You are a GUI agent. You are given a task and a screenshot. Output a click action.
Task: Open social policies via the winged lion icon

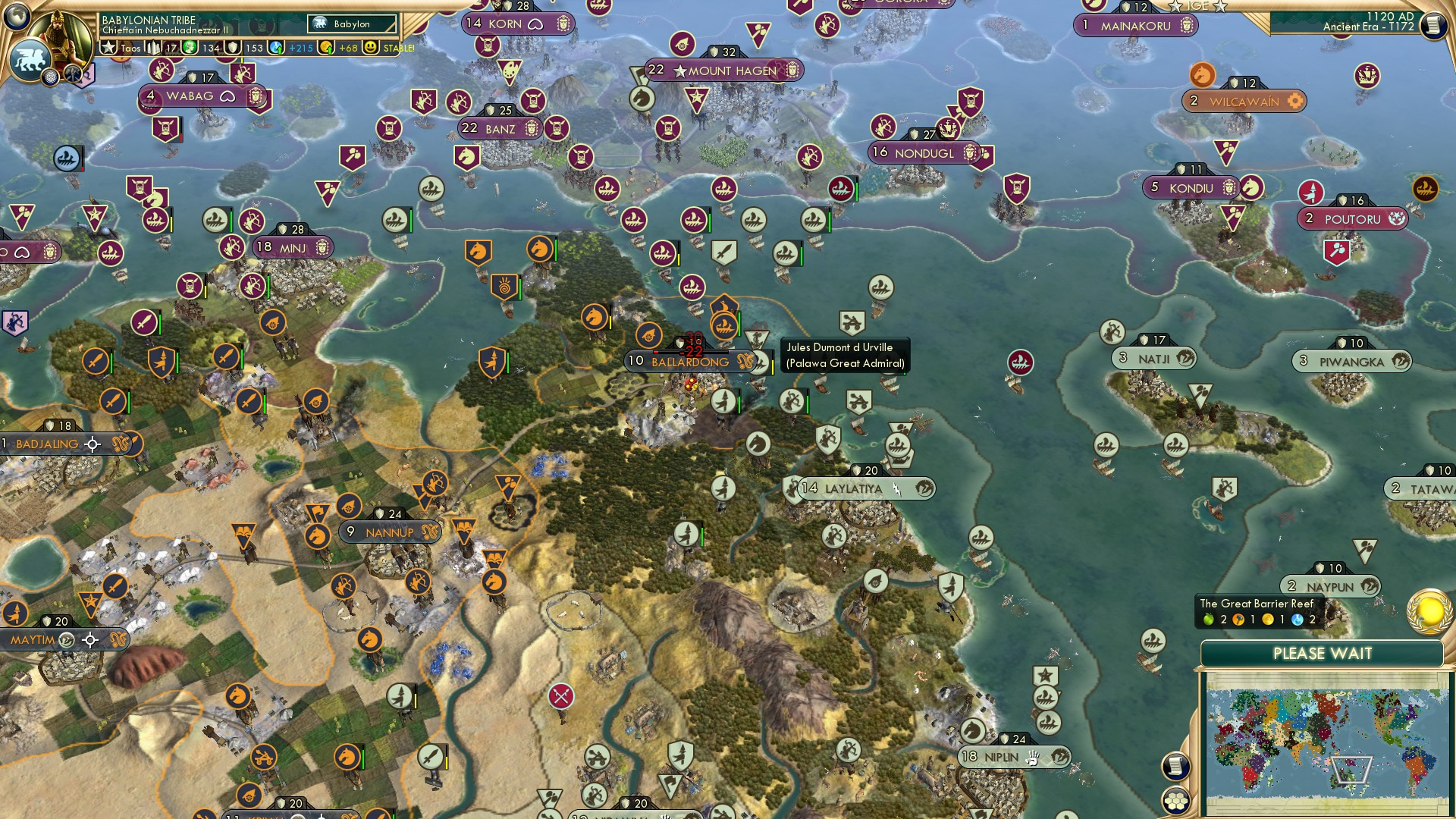pyautogui.click(x=30, y=59)
